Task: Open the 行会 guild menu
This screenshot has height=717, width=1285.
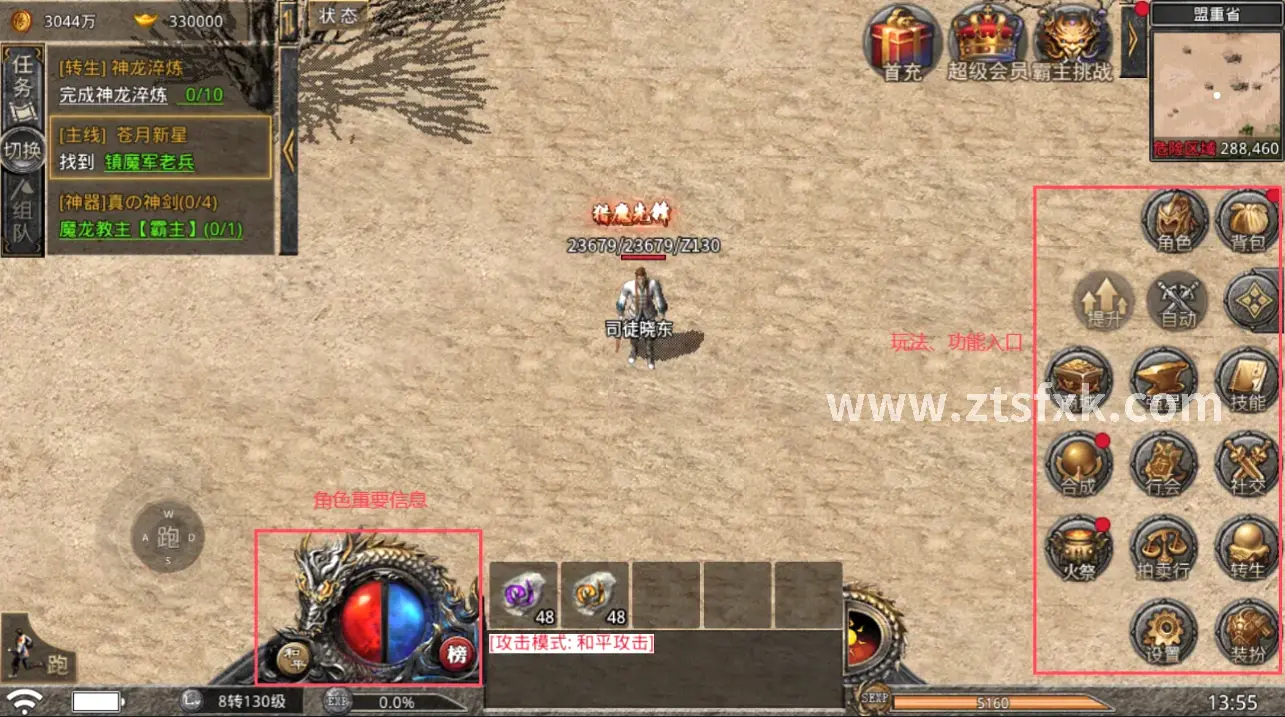Action: tap(1163, 464)
